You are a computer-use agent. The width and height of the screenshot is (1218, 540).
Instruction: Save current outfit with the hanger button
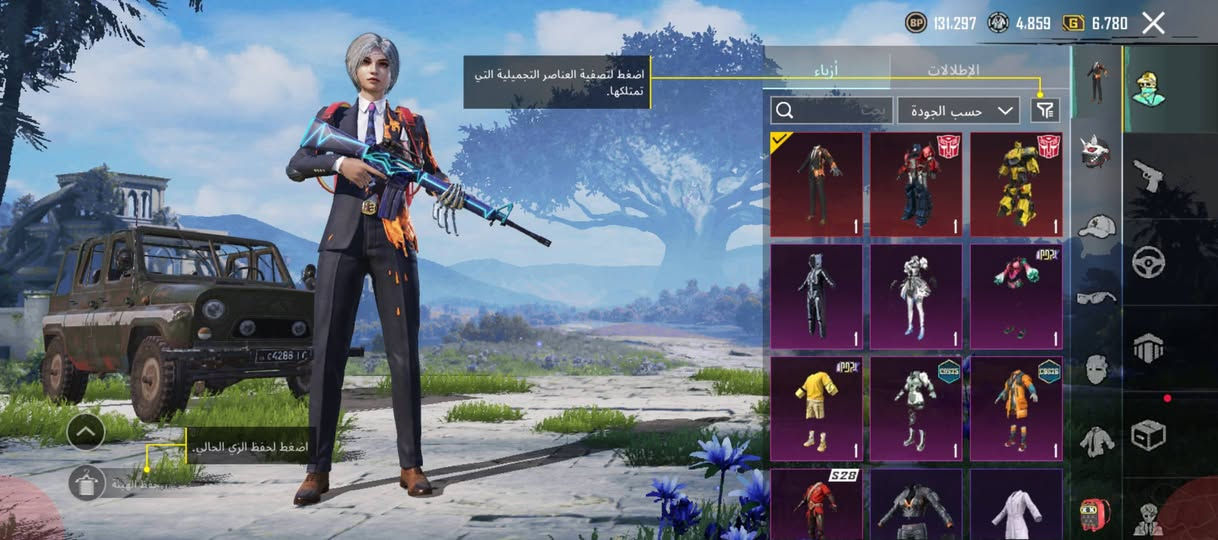tap(87, 483)
